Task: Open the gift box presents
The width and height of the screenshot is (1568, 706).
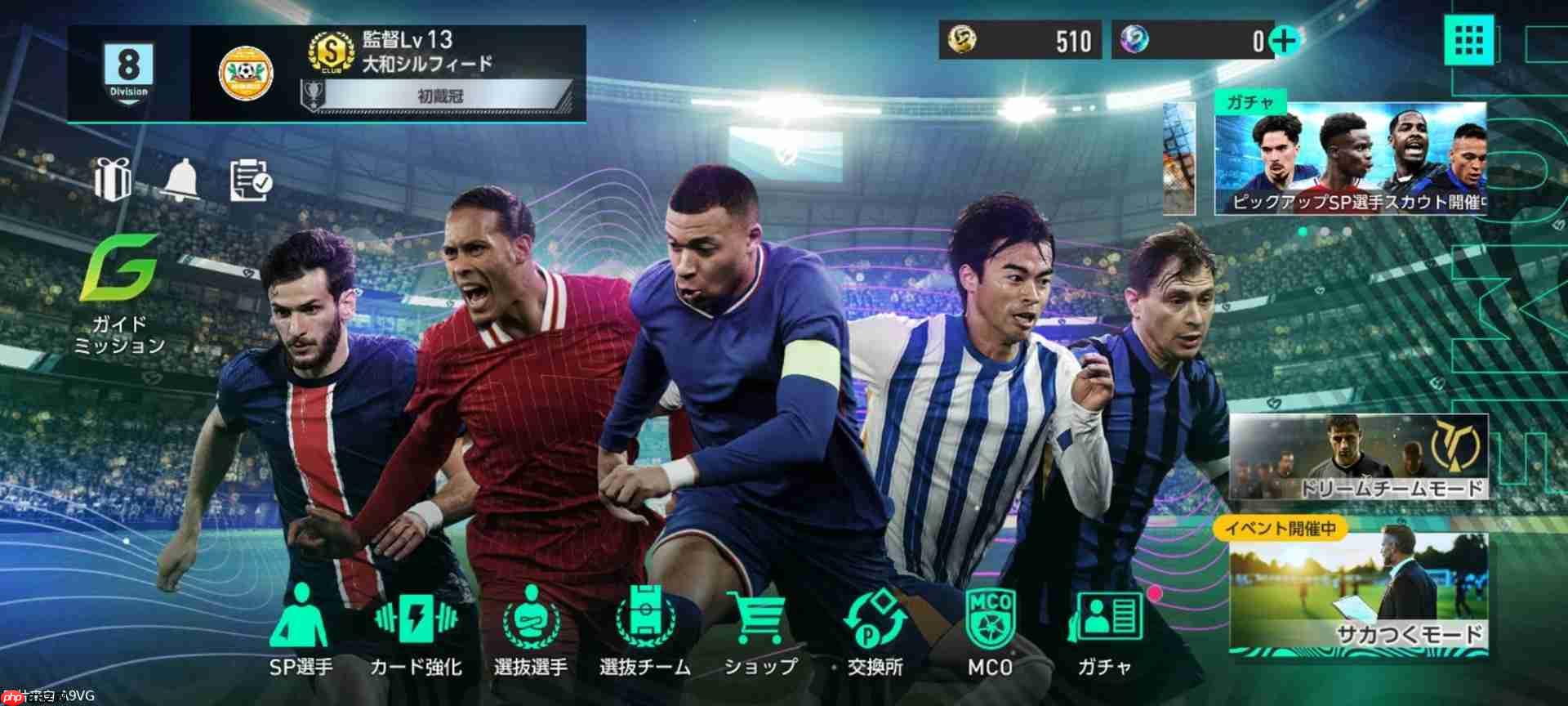Action: point(113,179)
